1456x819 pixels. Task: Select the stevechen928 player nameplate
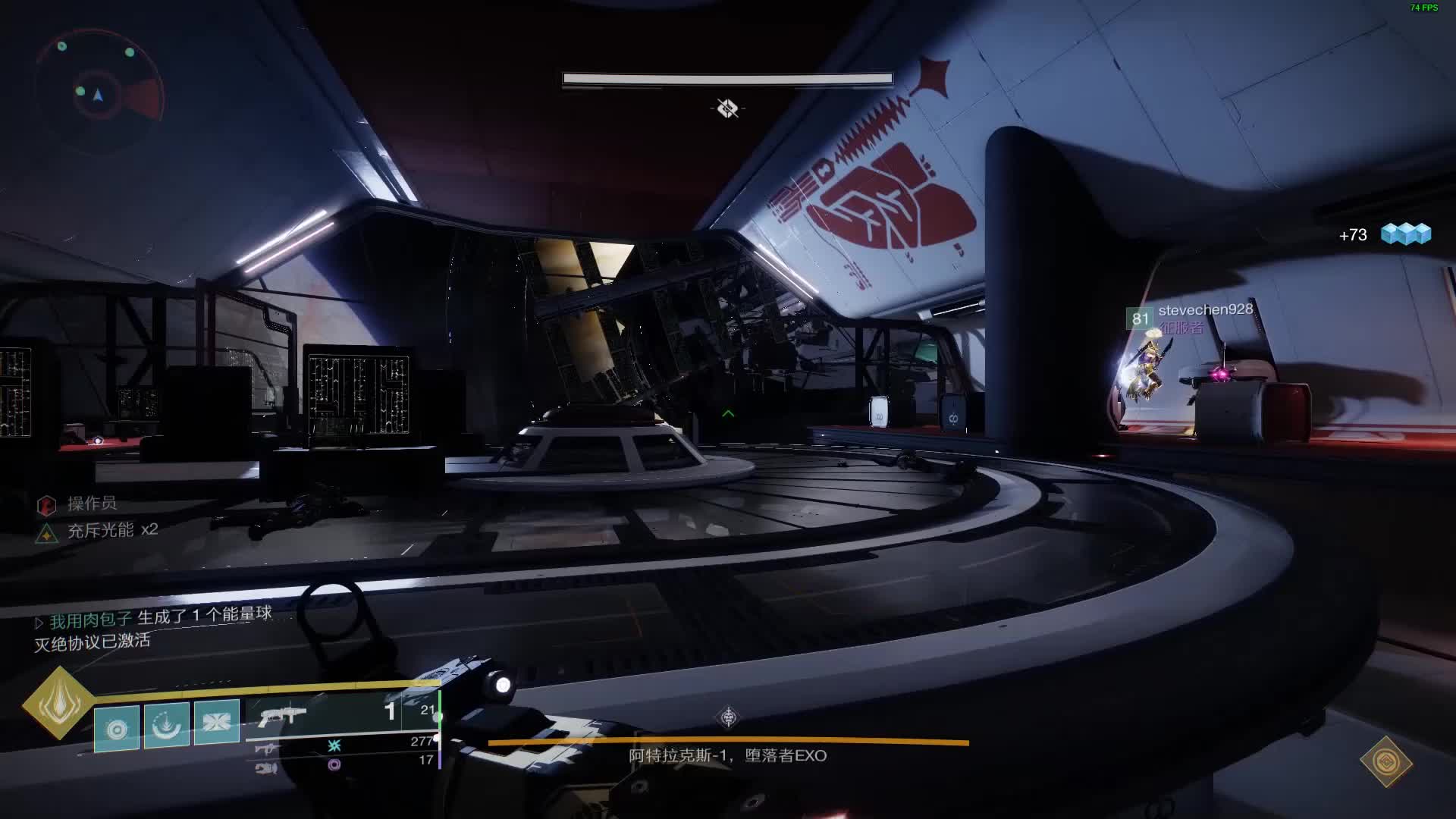click(1204, 310)
